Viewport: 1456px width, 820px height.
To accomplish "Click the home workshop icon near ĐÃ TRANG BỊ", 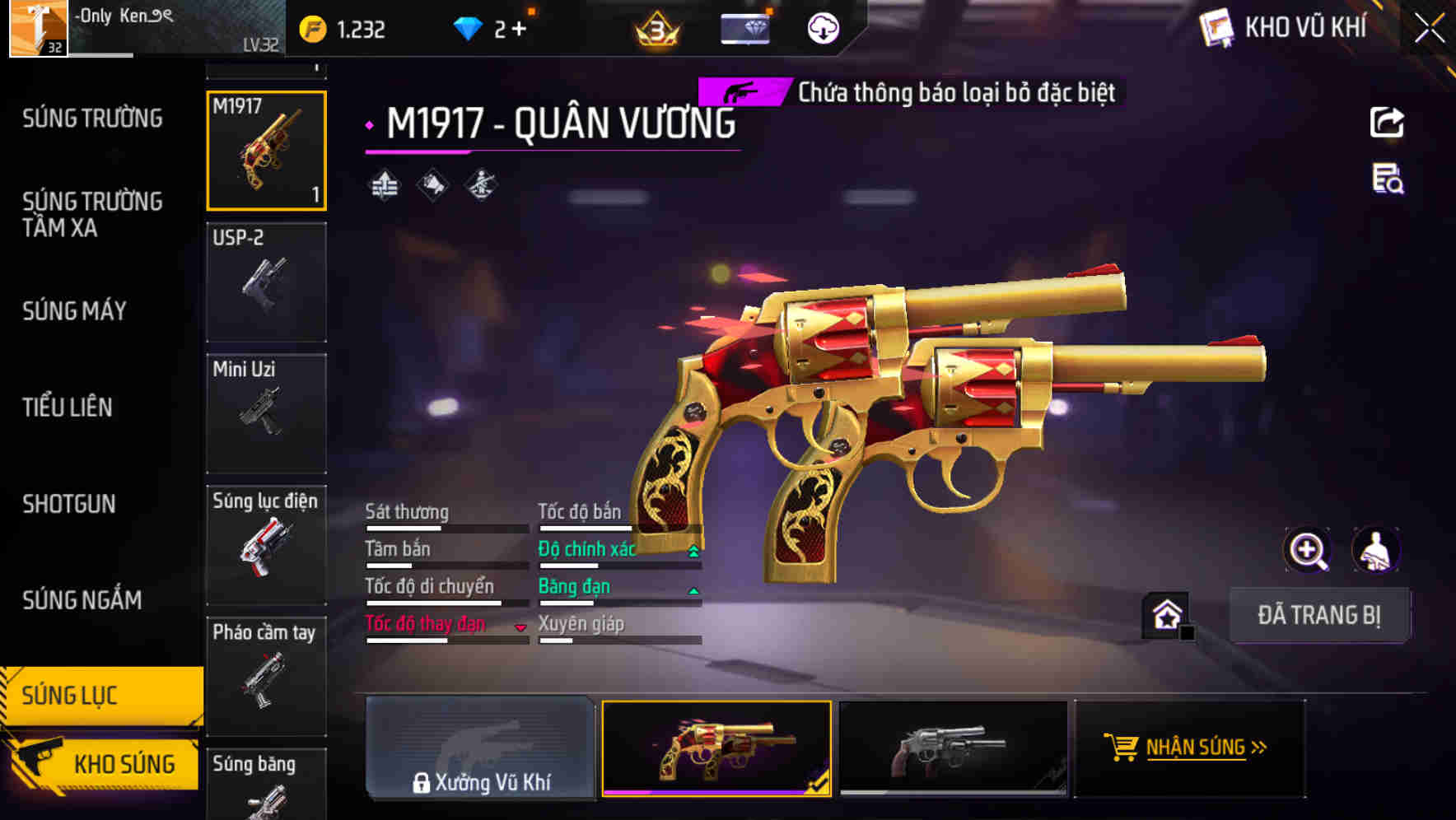I will (x=1166, y=615).
